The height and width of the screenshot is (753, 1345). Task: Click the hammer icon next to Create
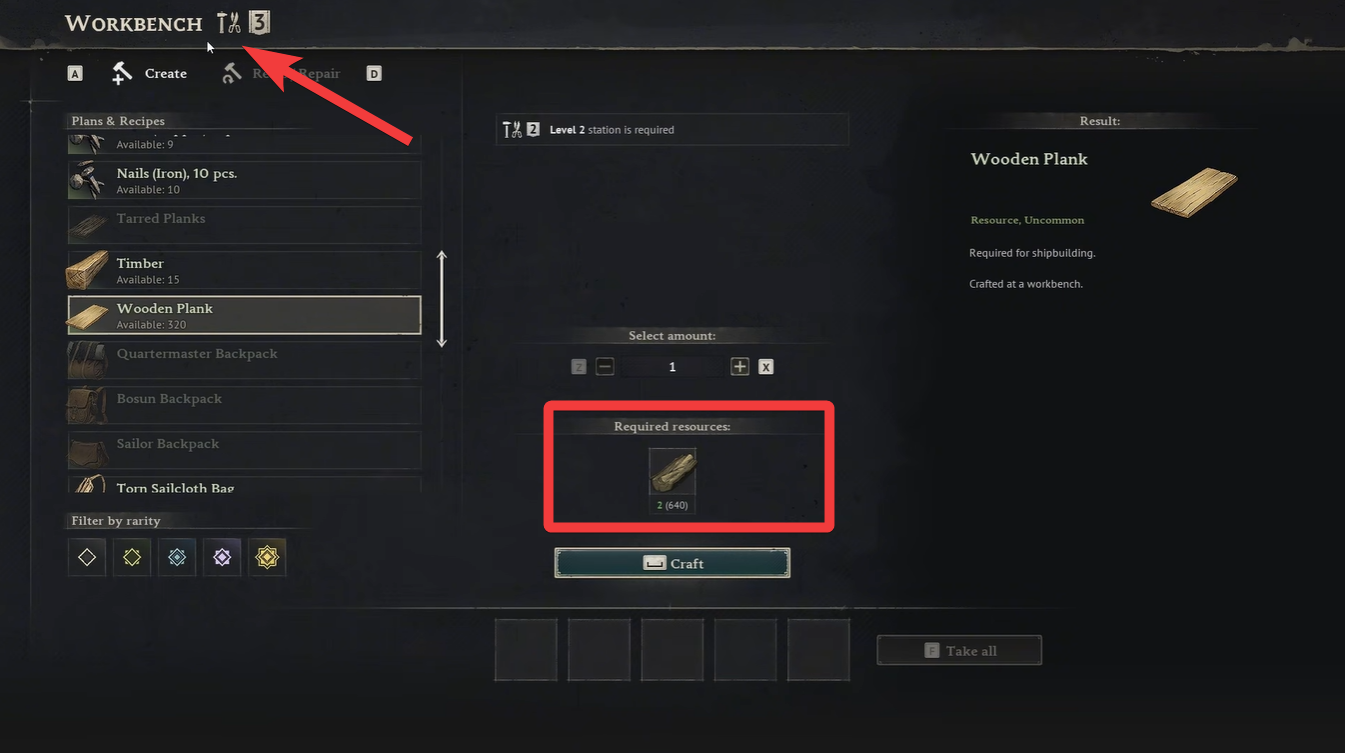point(120,73)
